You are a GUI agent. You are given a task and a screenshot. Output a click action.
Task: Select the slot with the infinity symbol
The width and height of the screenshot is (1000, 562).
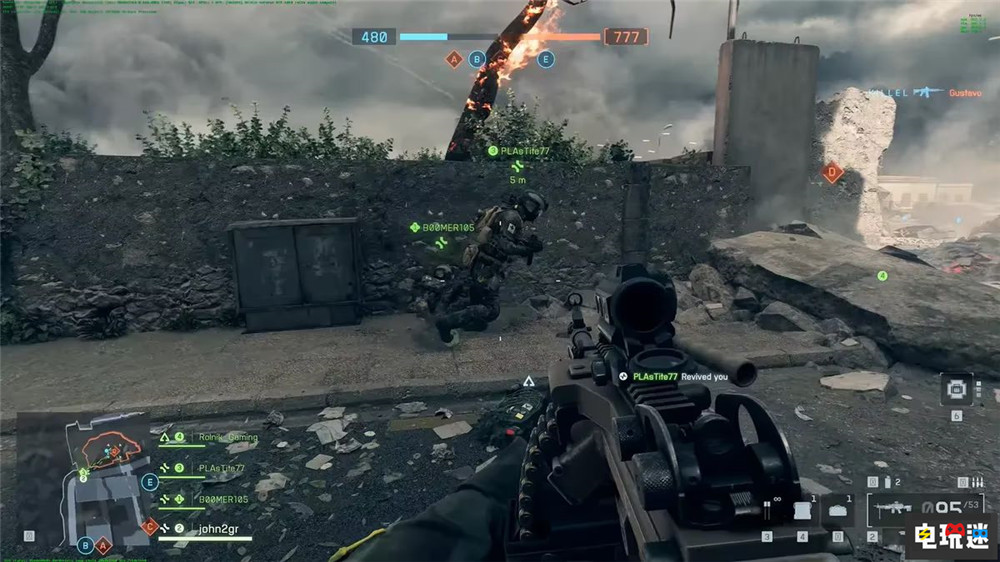point(768,510)
